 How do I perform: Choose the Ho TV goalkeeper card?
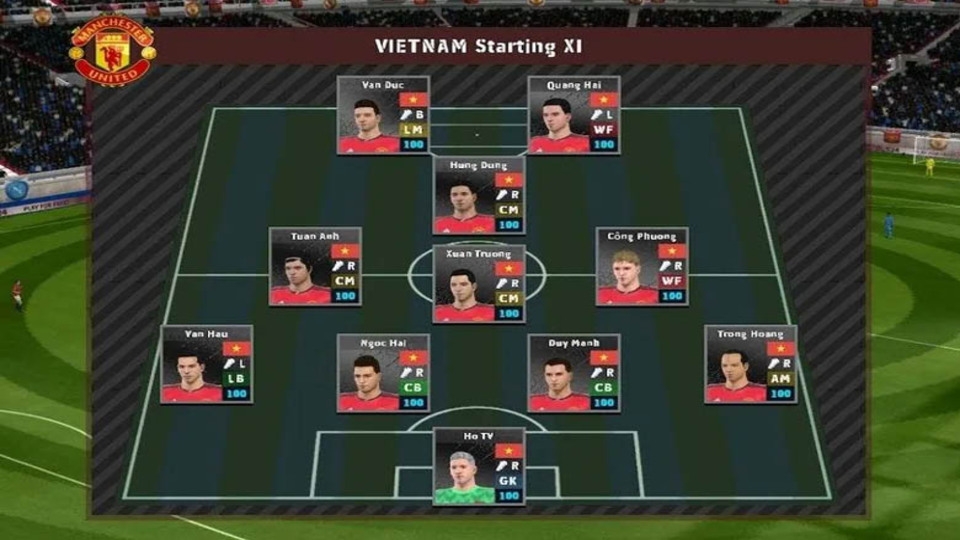point(479,466)
